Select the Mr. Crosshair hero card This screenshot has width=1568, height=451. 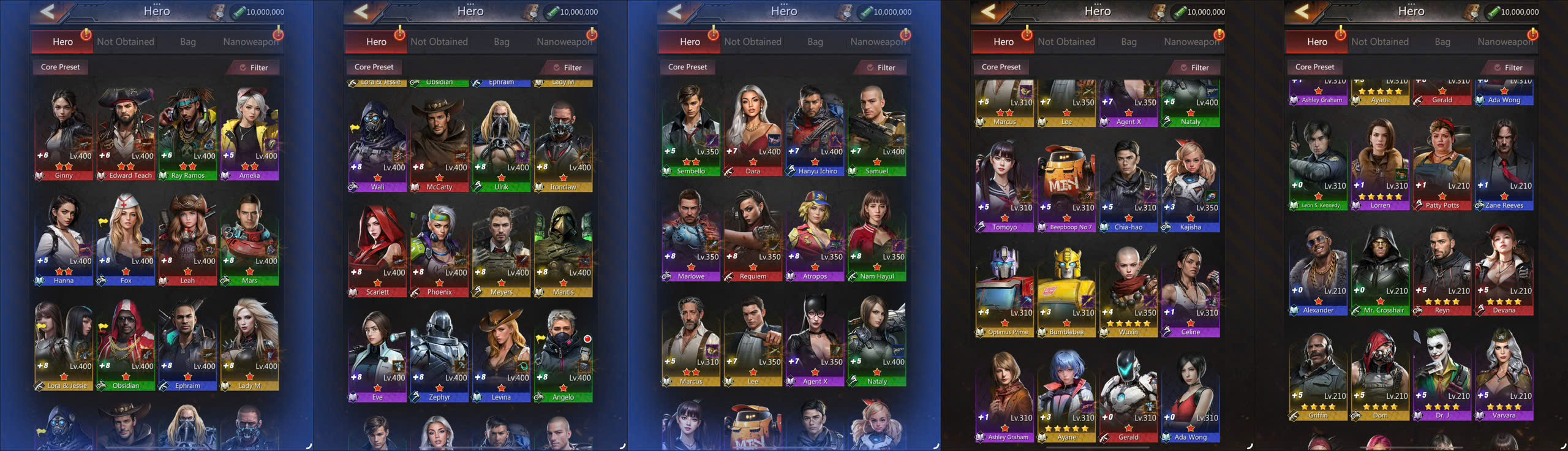click(1380, 271)
